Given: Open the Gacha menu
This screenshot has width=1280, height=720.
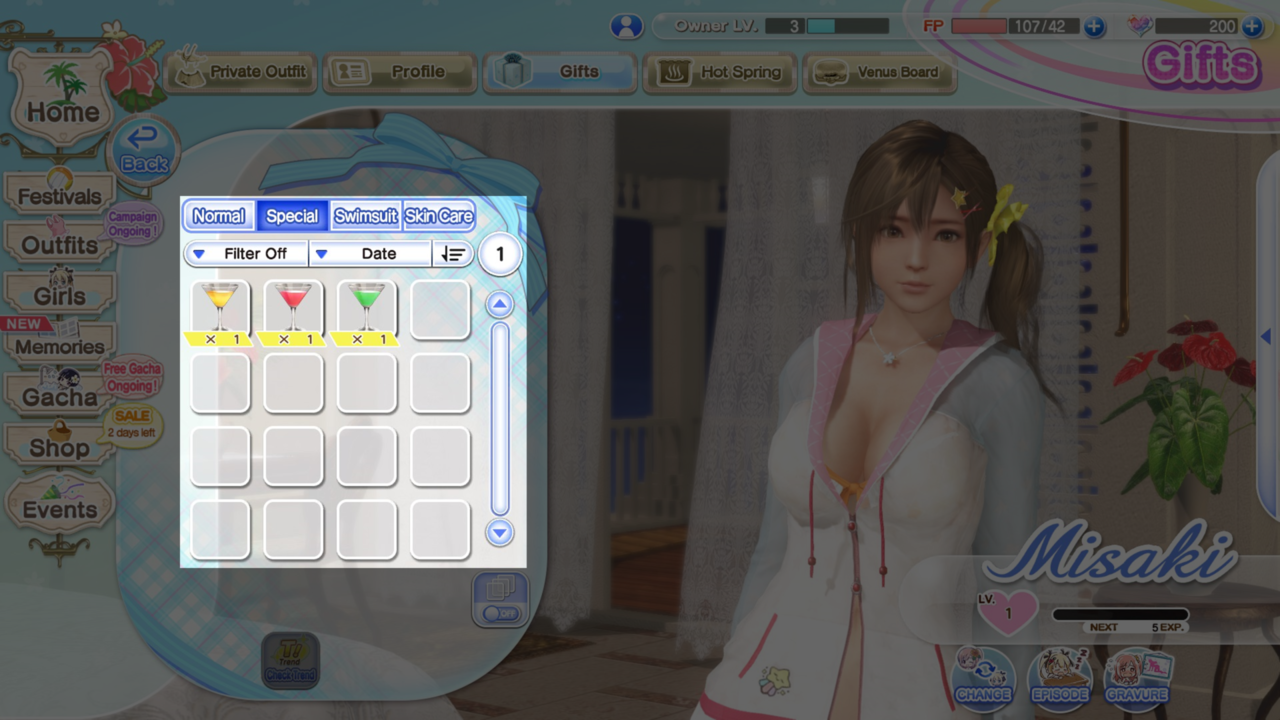Looking at the screenshot, I should click(x=60, y=396).
